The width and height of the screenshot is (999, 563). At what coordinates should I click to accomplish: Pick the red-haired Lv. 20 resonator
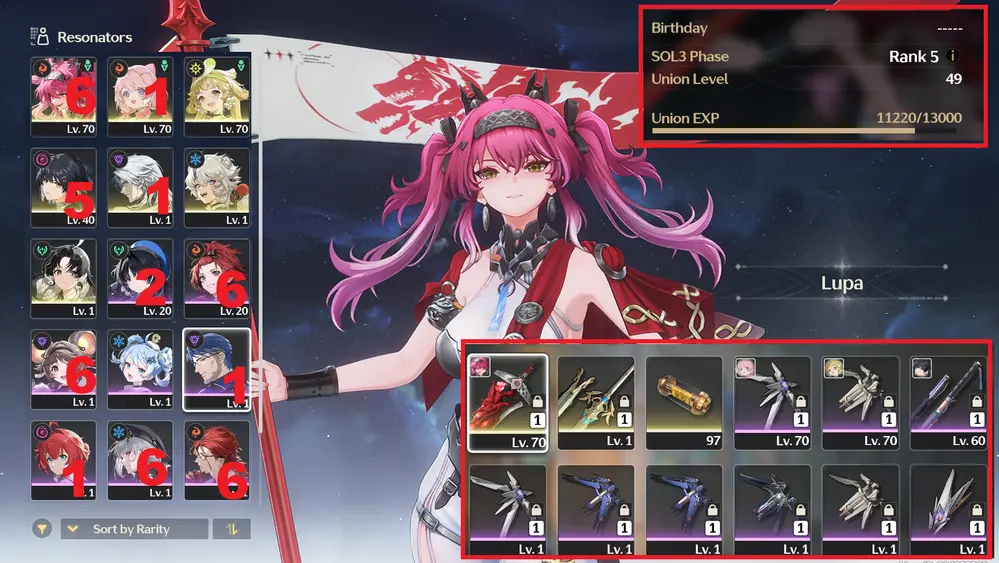point(216,274)
